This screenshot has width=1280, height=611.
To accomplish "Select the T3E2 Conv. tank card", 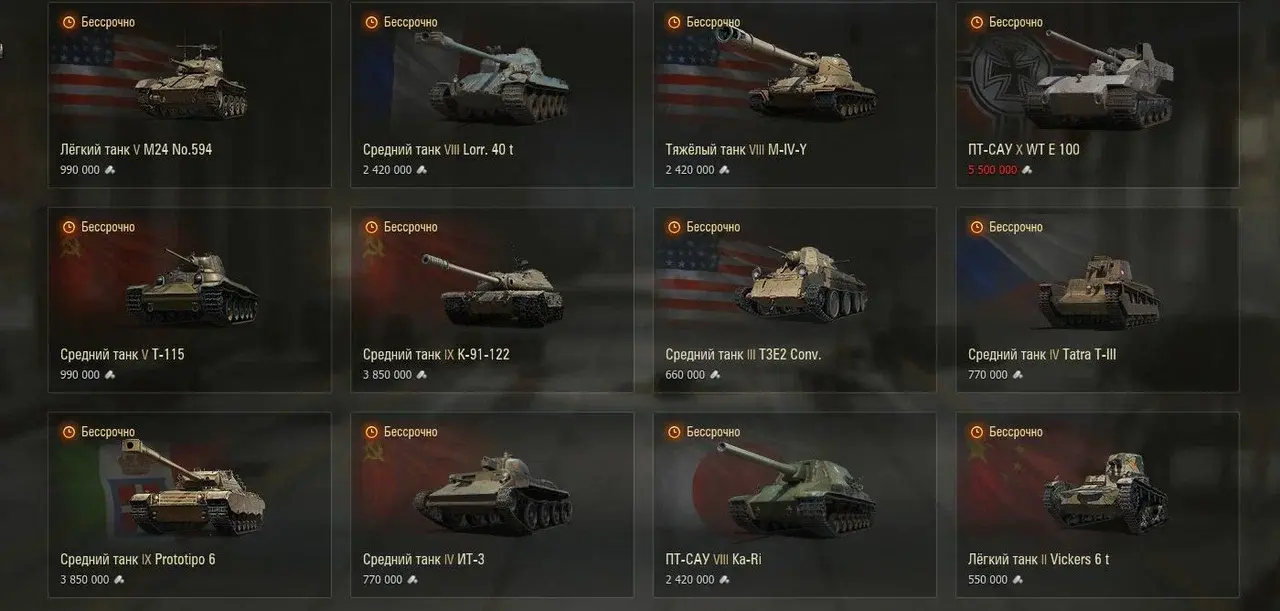I will coord(795,299).
